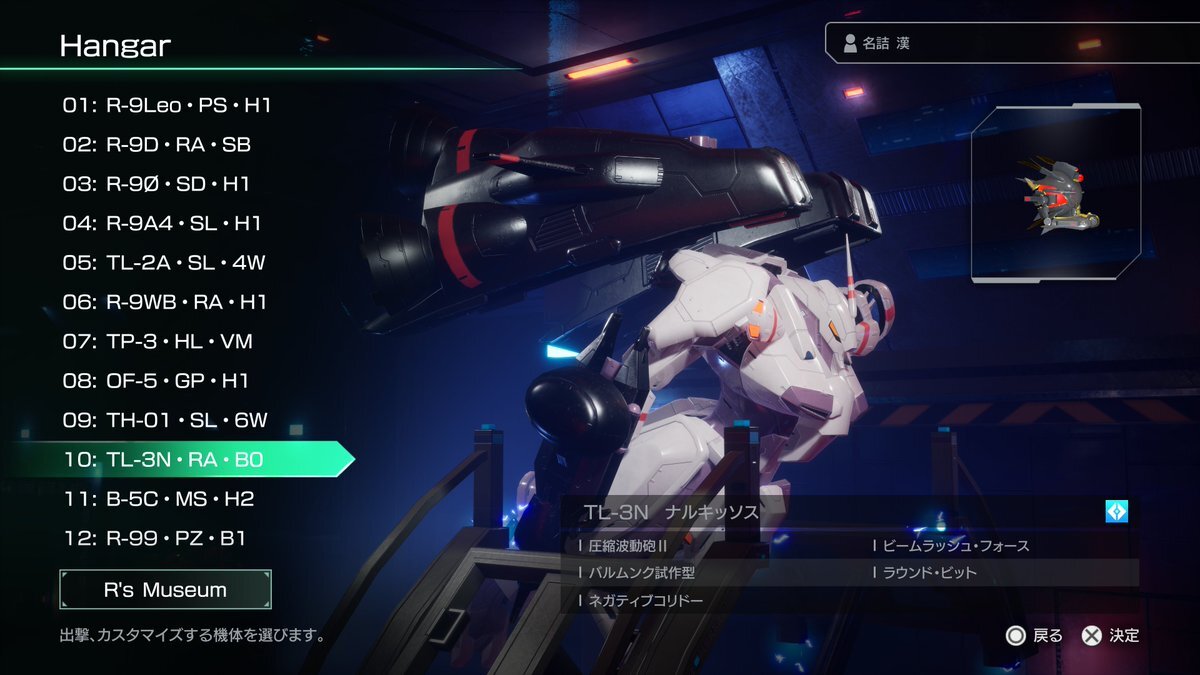Choose hangar slot 02 R-9D
The image size is (1200, 675).
click(x=157, y=145)
